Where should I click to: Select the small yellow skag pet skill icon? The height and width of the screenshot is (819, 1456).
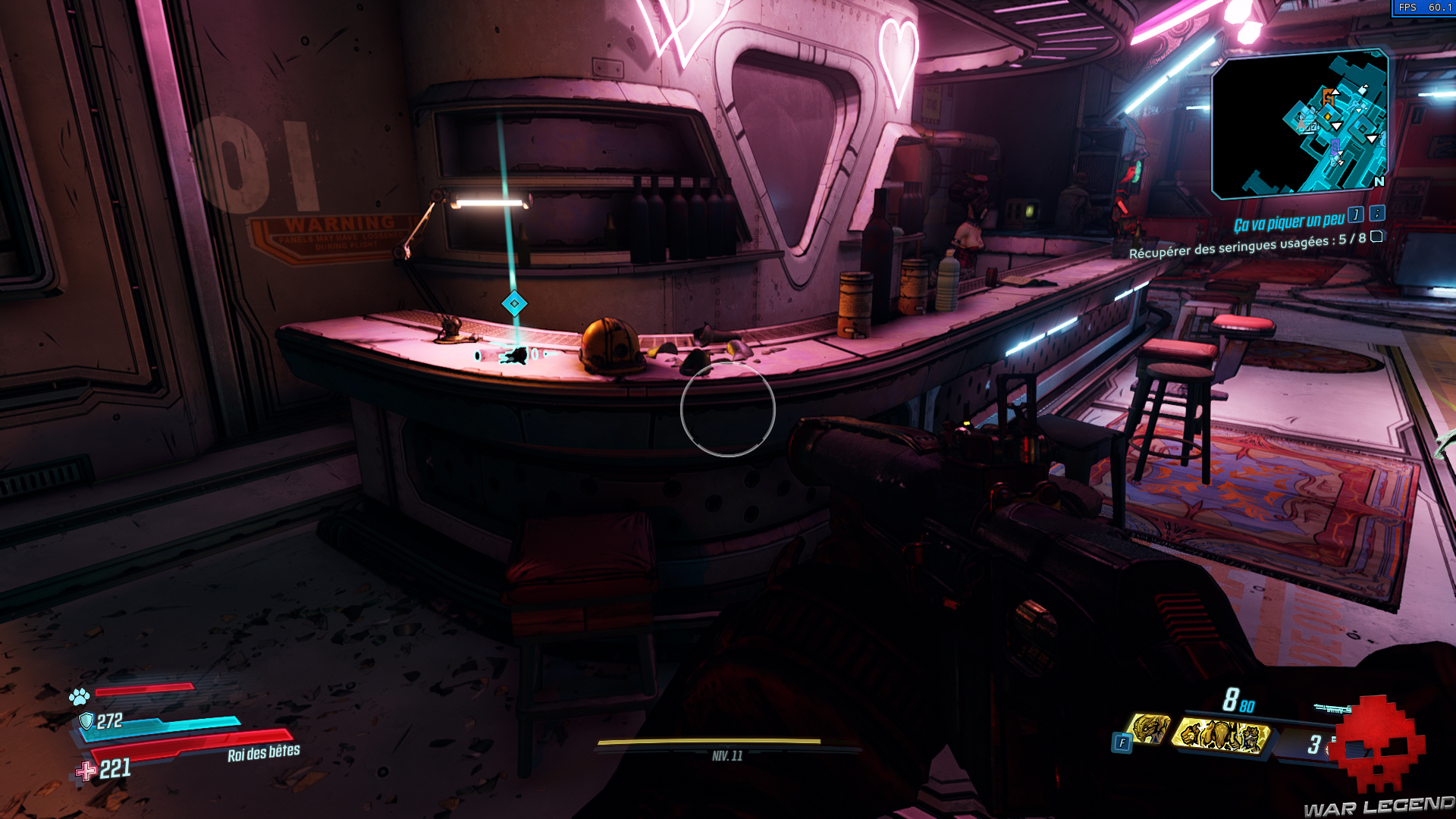click(1149, 729)
